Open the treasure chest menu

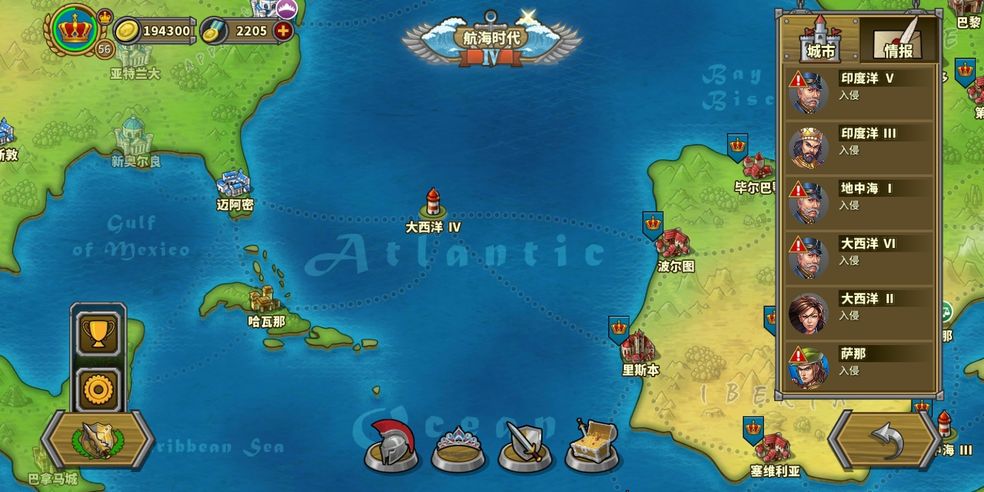[x=591, y=443]
